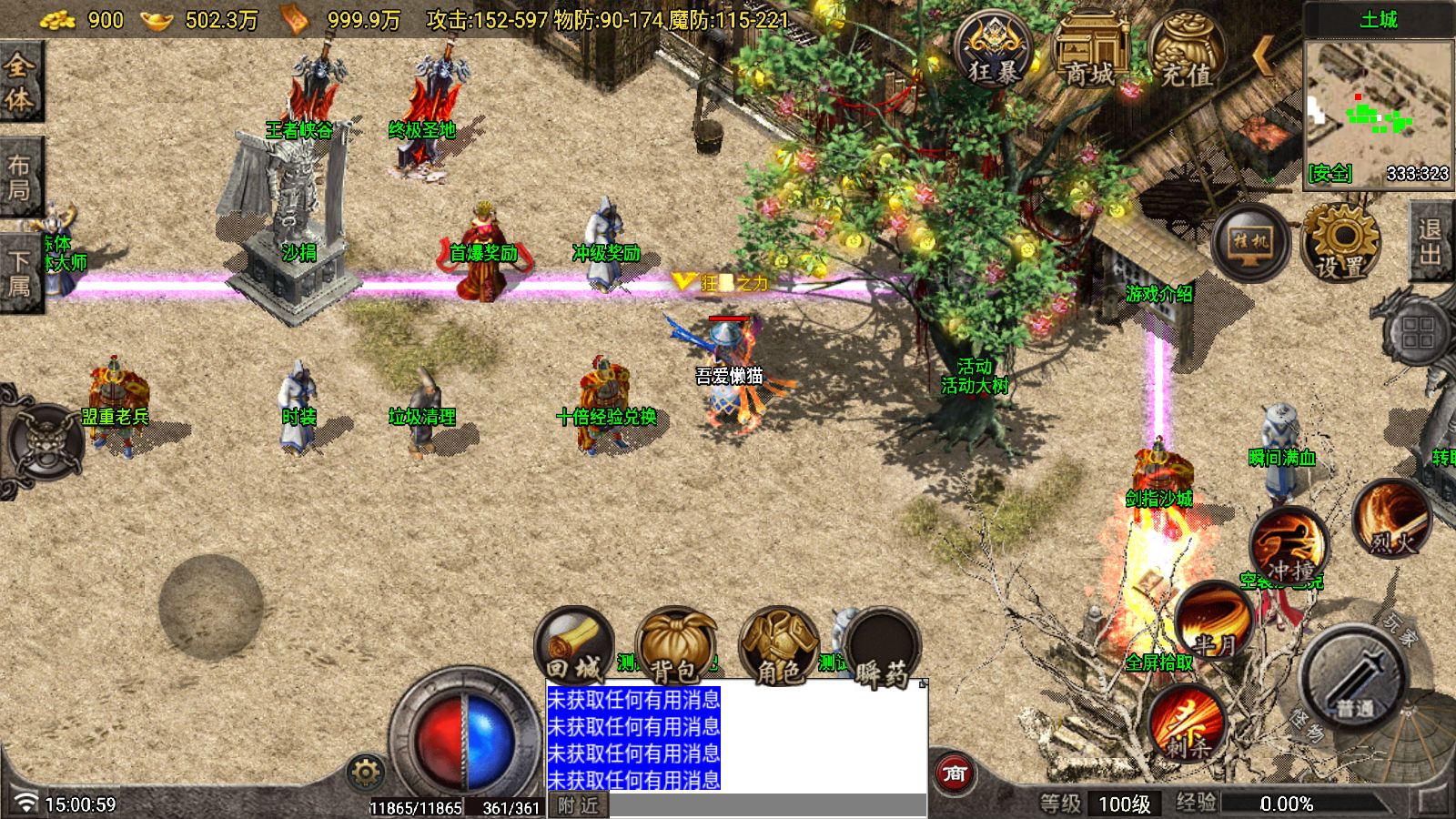1456x819 pixels.
Task: Select the 布局 tab
Action: pyautogui.click(x=19, y=177)
